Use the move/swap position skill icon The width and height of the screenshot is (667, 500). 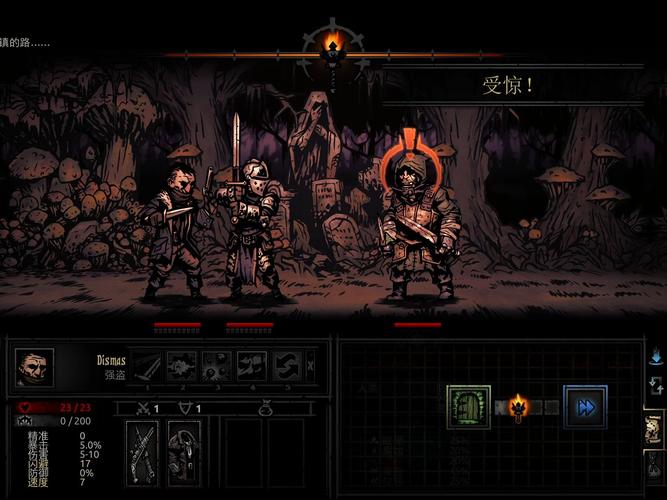point(285,365)
